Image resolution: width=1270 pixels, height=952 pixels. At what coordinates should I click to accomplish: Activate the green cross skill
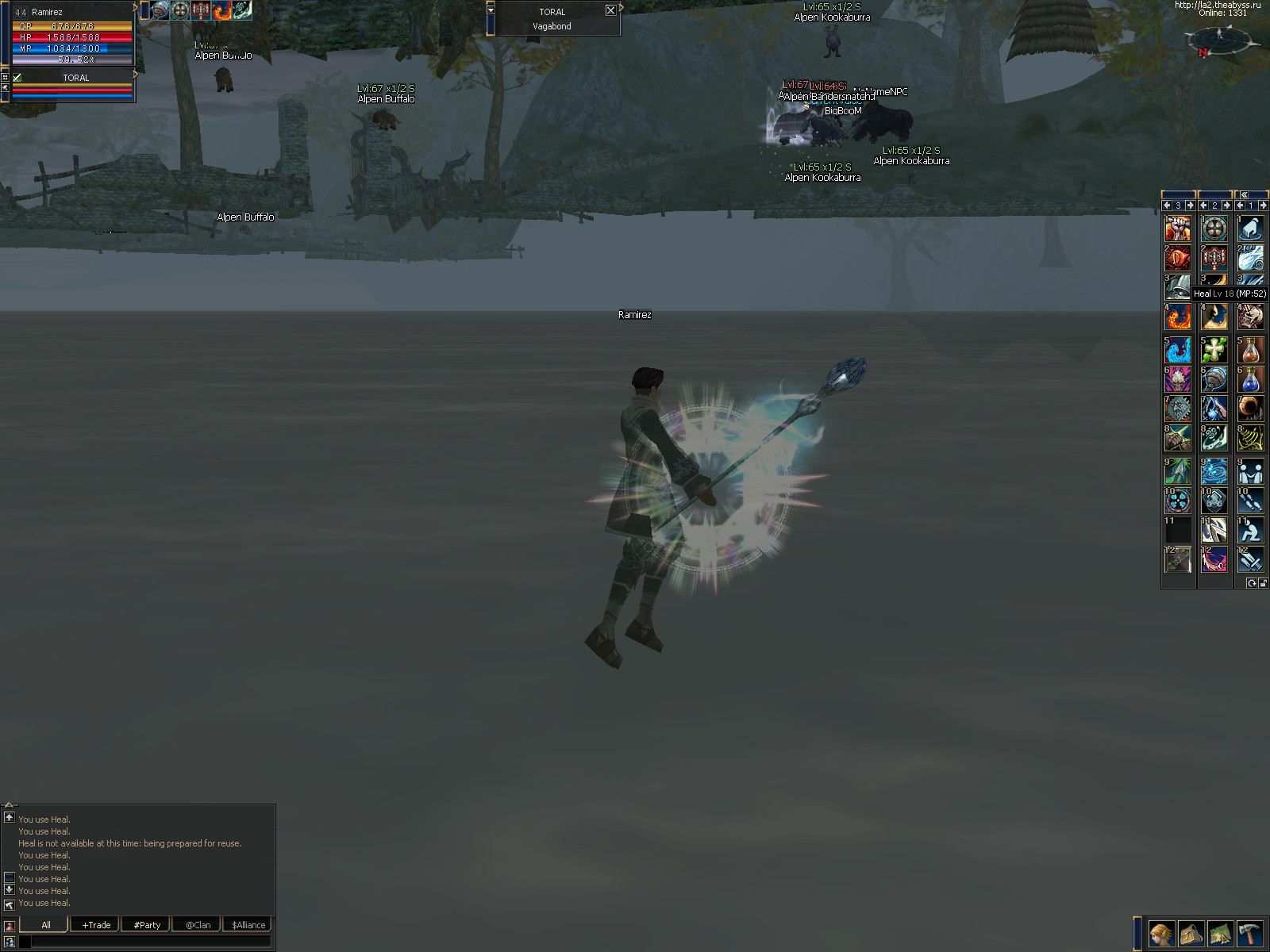1214,350
